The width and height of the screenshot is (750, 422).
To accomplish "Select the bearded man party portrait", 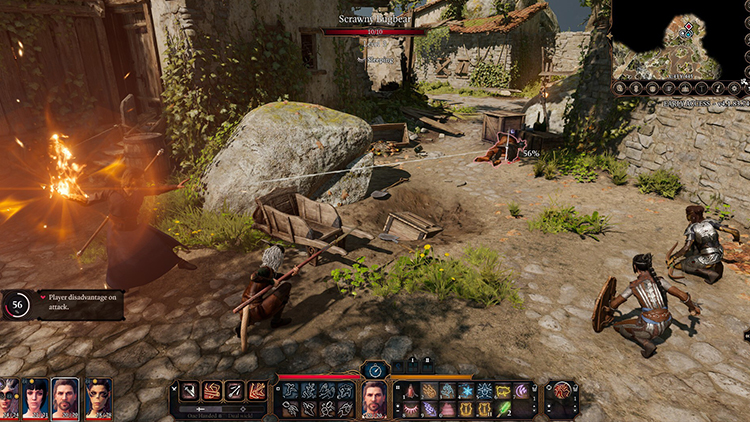I will pyautogui.click(x=66, y=397).
